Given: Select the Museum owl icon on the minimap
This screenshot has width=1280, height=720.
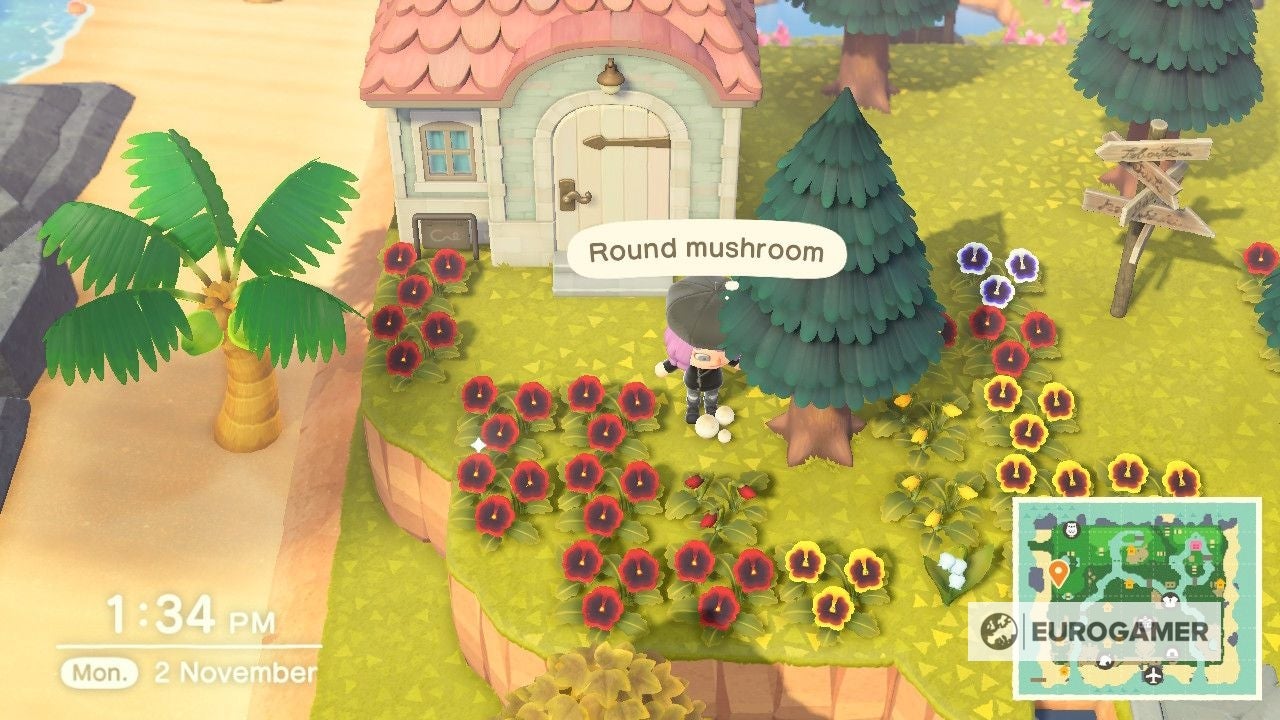Looking at the screenshot, I should click(x=1070, y=530).
